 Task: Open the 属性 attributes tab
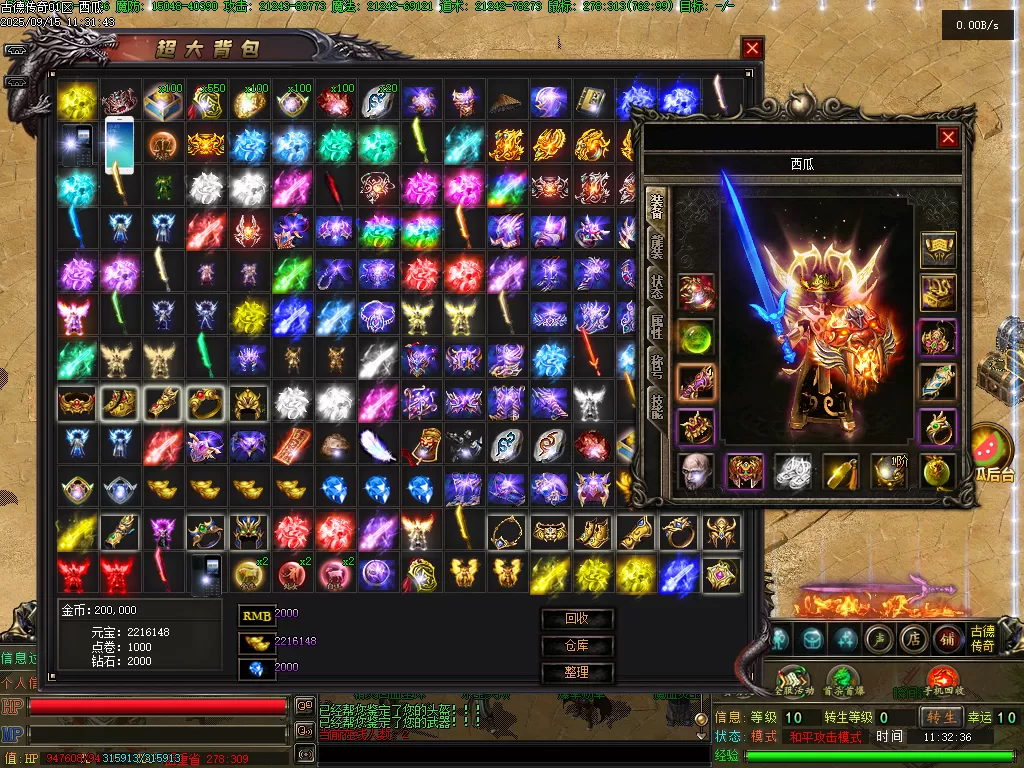click(x=657, y=329)
